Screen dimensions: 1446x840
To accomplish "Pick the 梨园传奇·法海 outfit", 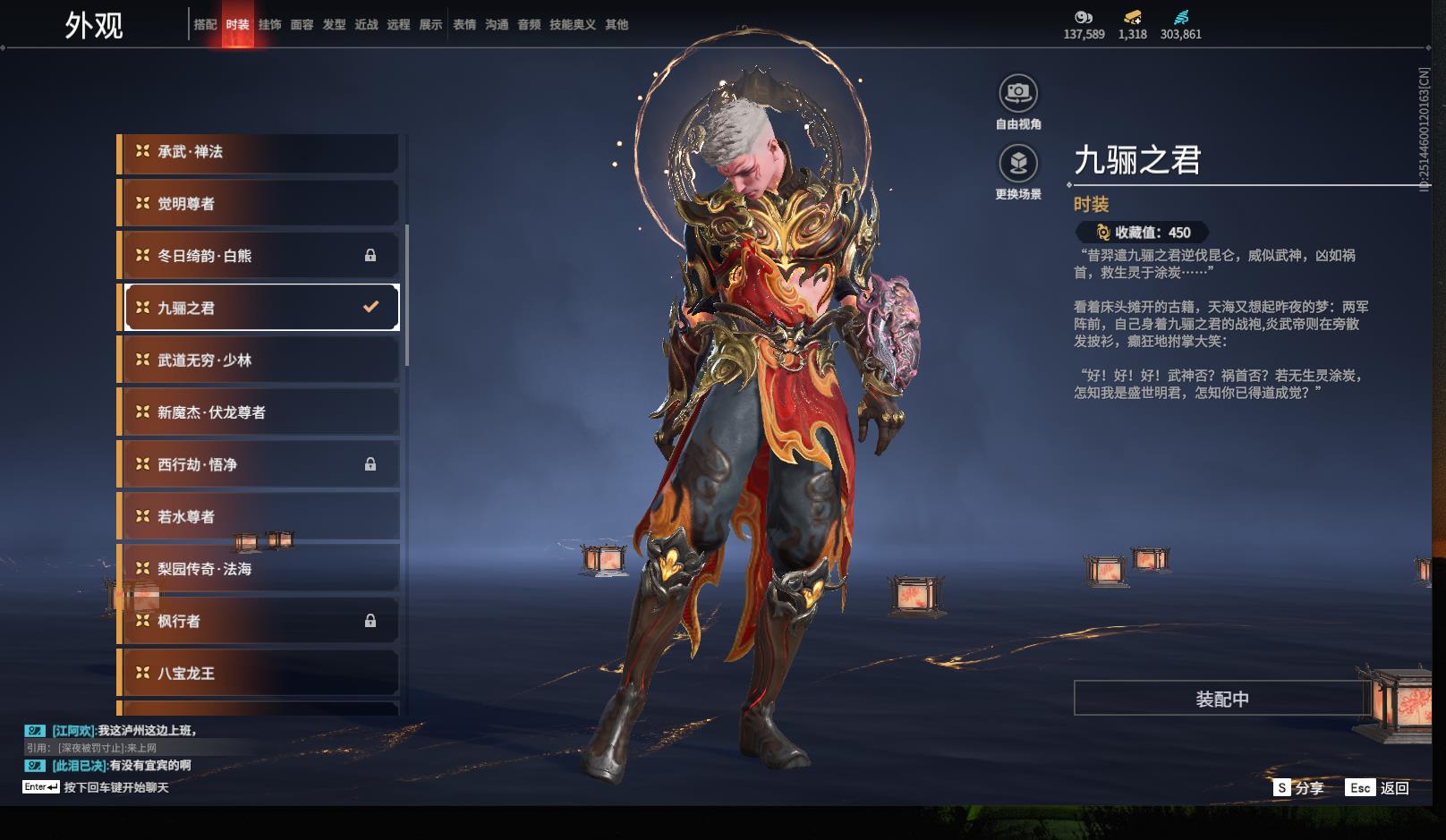I will [x=259, y=569].
